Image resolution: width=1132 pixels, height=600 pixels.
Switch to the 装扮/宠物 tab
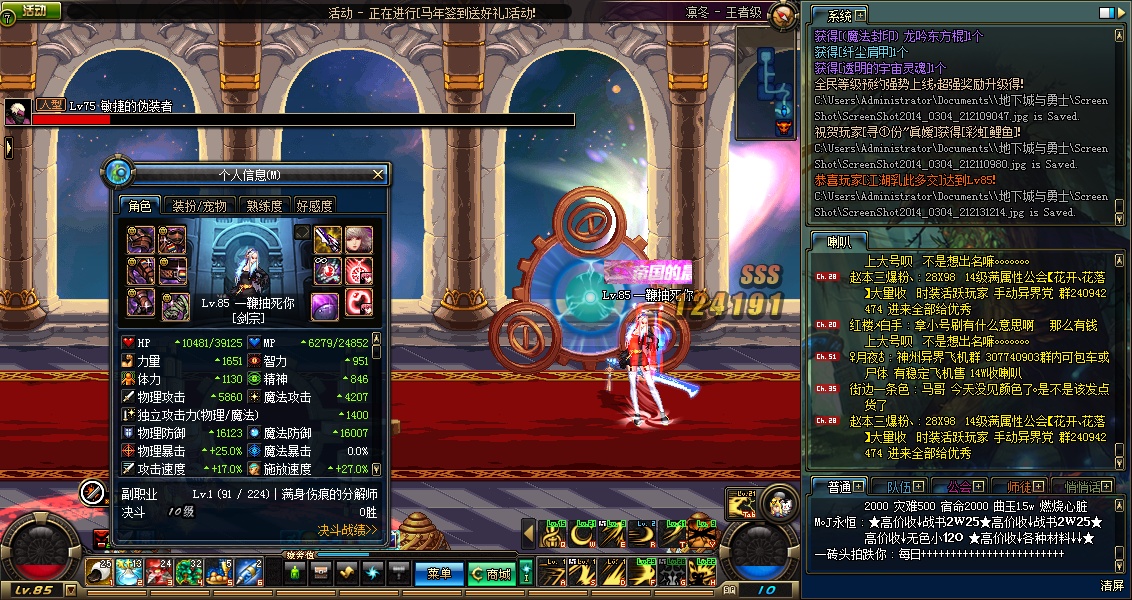(x=199, y=206)
